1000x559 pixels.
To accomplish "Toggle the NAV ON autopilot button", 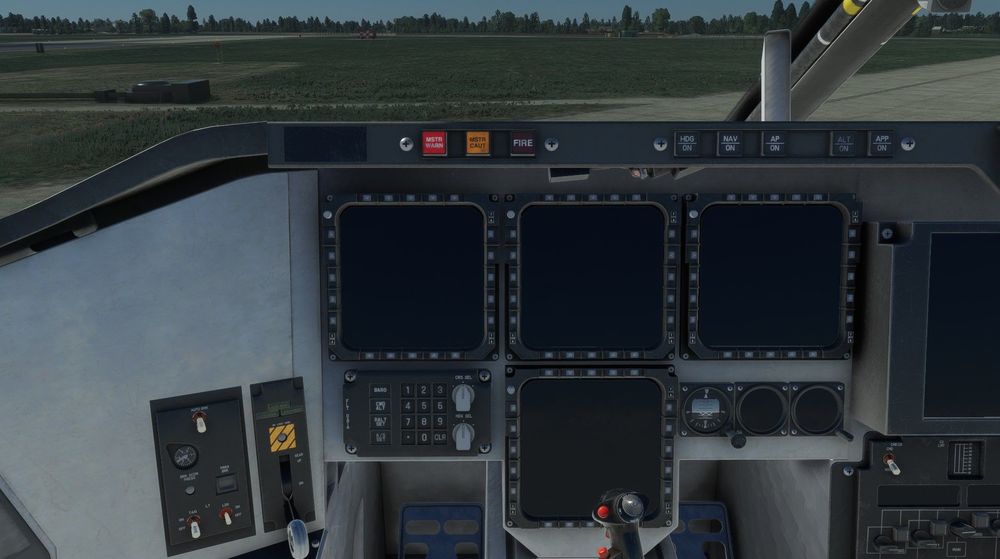I will [730, 143].
